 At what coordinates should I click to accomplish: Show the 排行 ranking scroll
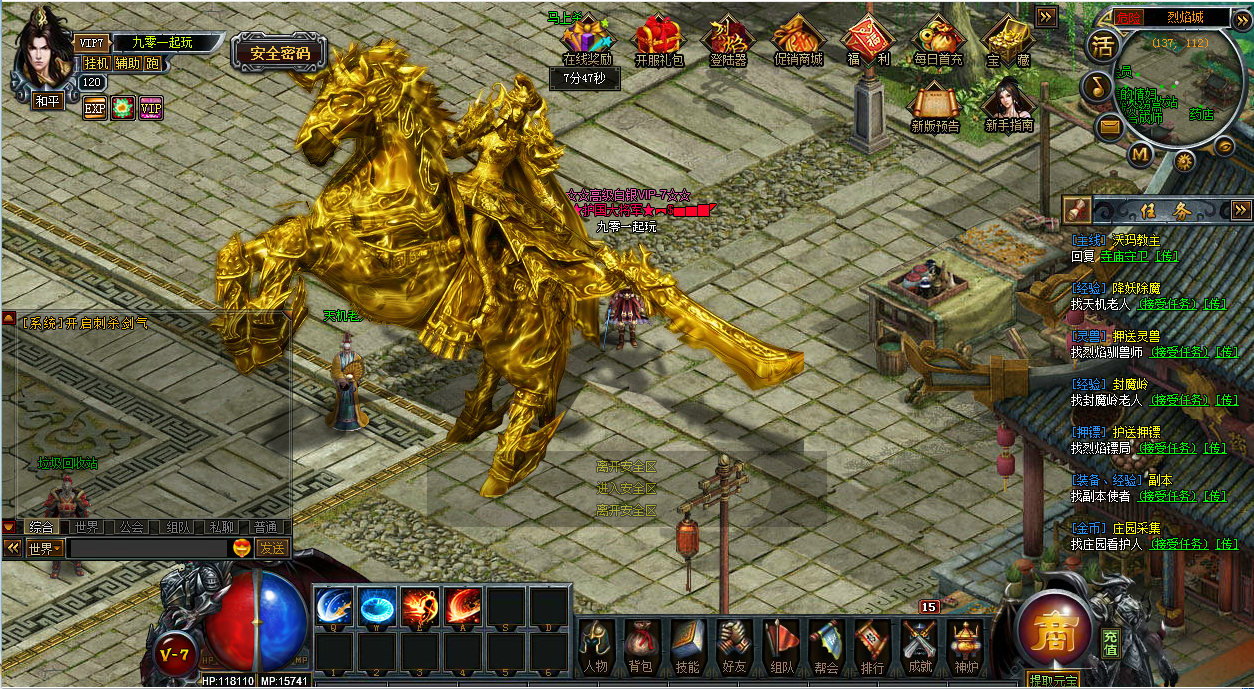click(872, 645)
